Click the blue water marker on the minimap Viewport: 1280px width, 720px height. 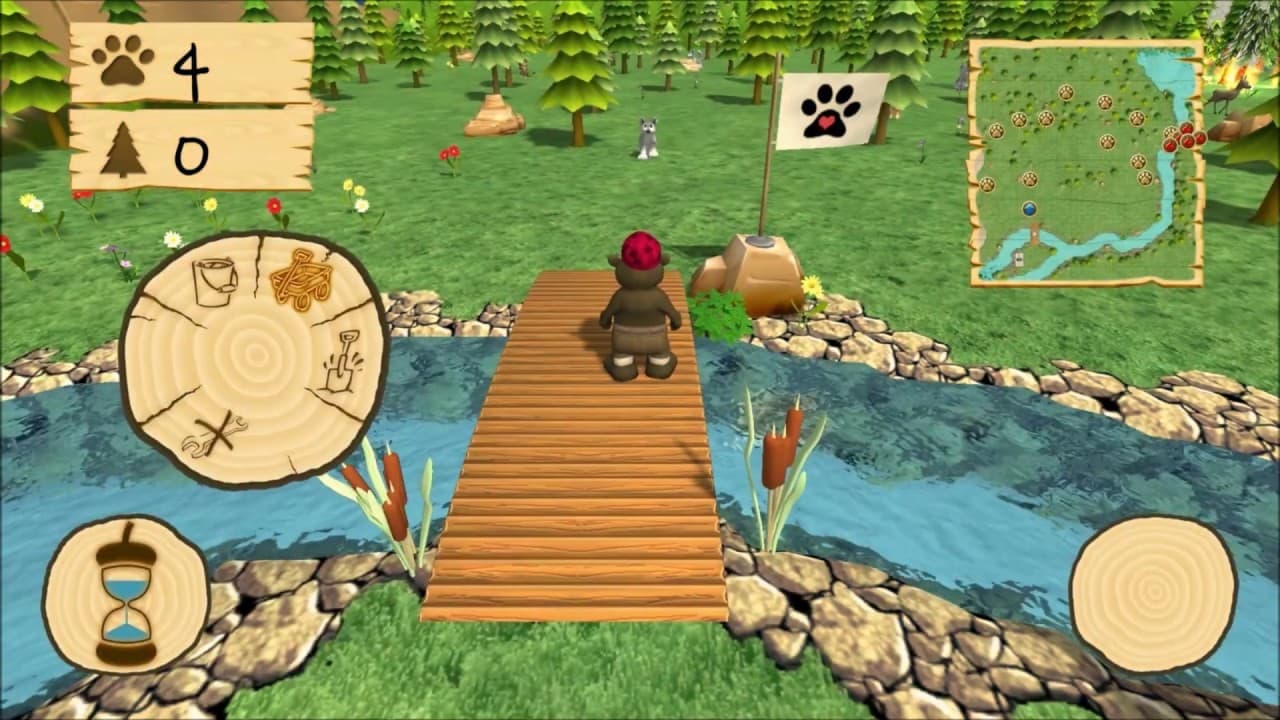(1029, 211)
